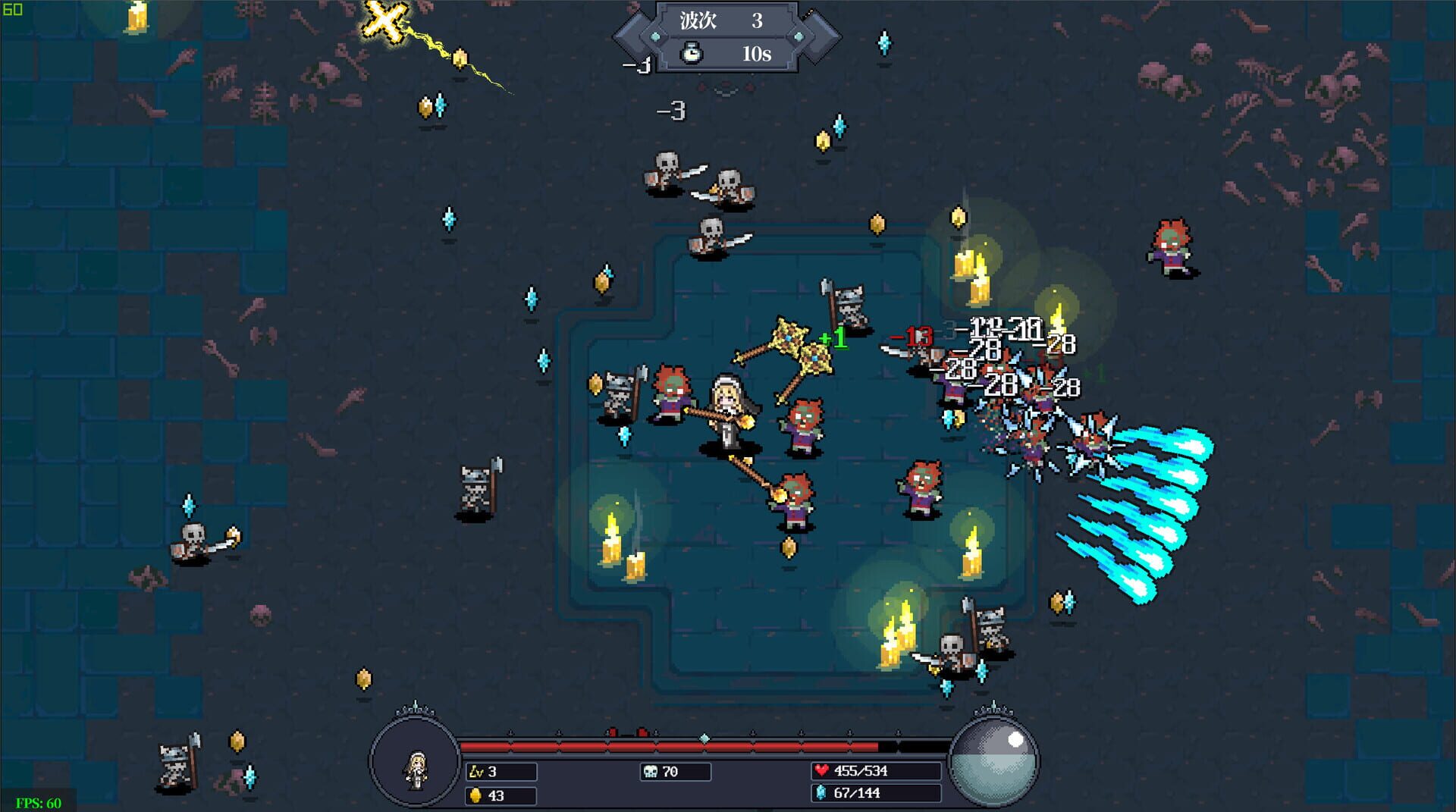Expand the left arrow of the wave panel

[629, 36]
